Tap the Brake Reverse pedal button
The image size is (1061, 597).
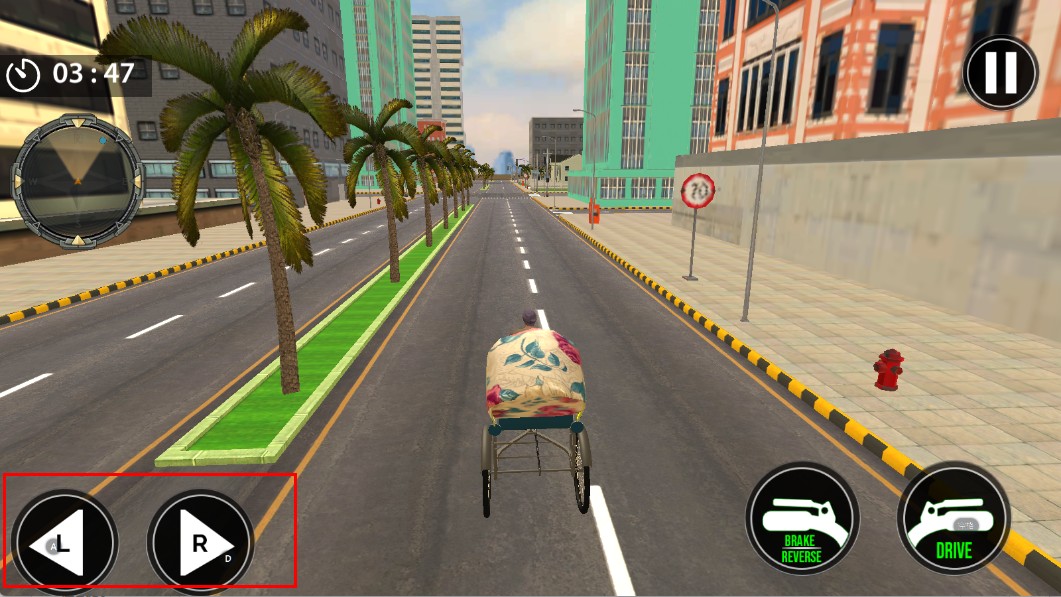click(x=802, y=518)
